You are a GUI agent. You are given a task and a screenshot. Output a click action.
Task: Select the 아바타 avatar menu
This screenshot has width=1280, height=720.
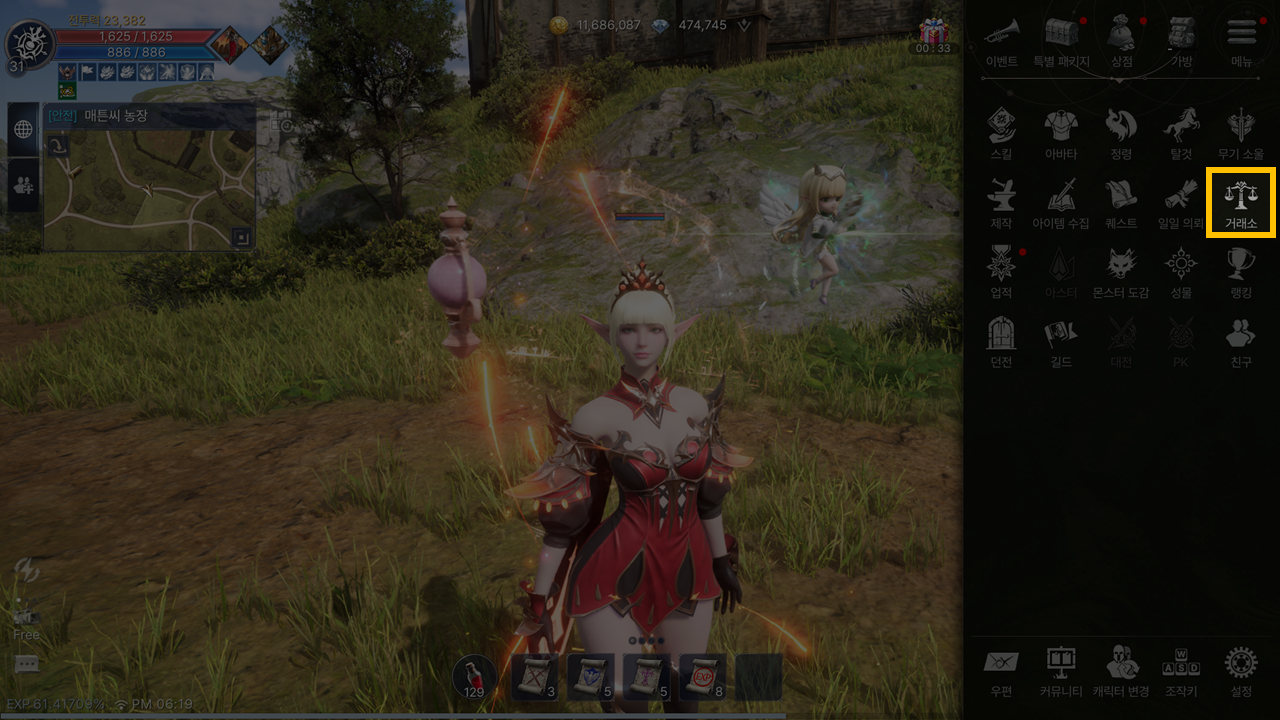(x=1061, y=133)
